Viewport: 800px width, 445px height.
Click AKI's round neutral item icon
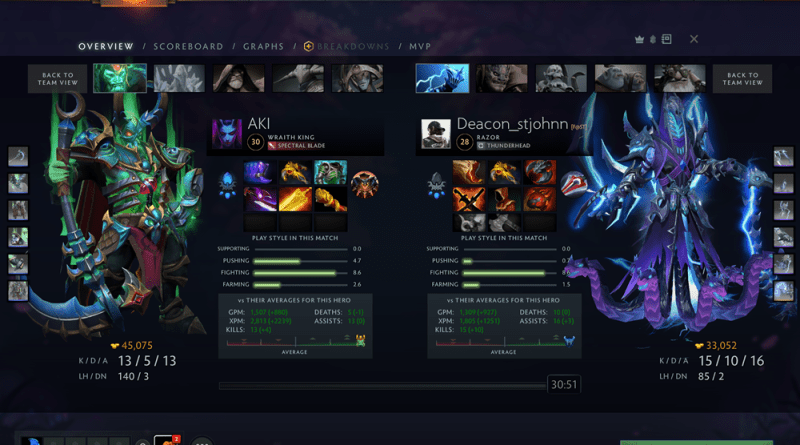click(x=365, y=184)
